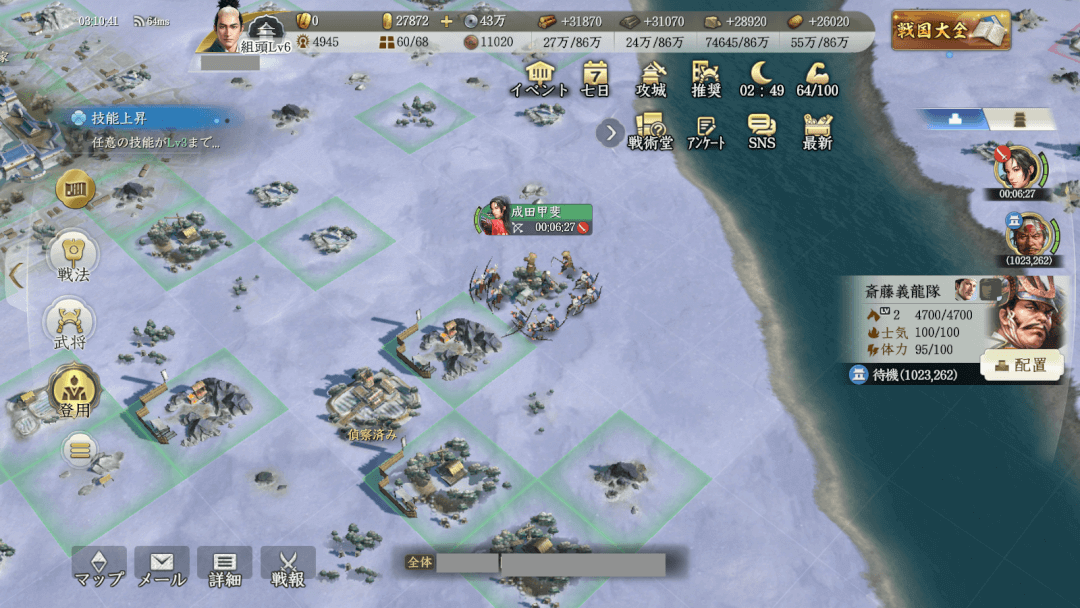Open the 武将 generals menu

pyautogui.click(x=70, y=326)
